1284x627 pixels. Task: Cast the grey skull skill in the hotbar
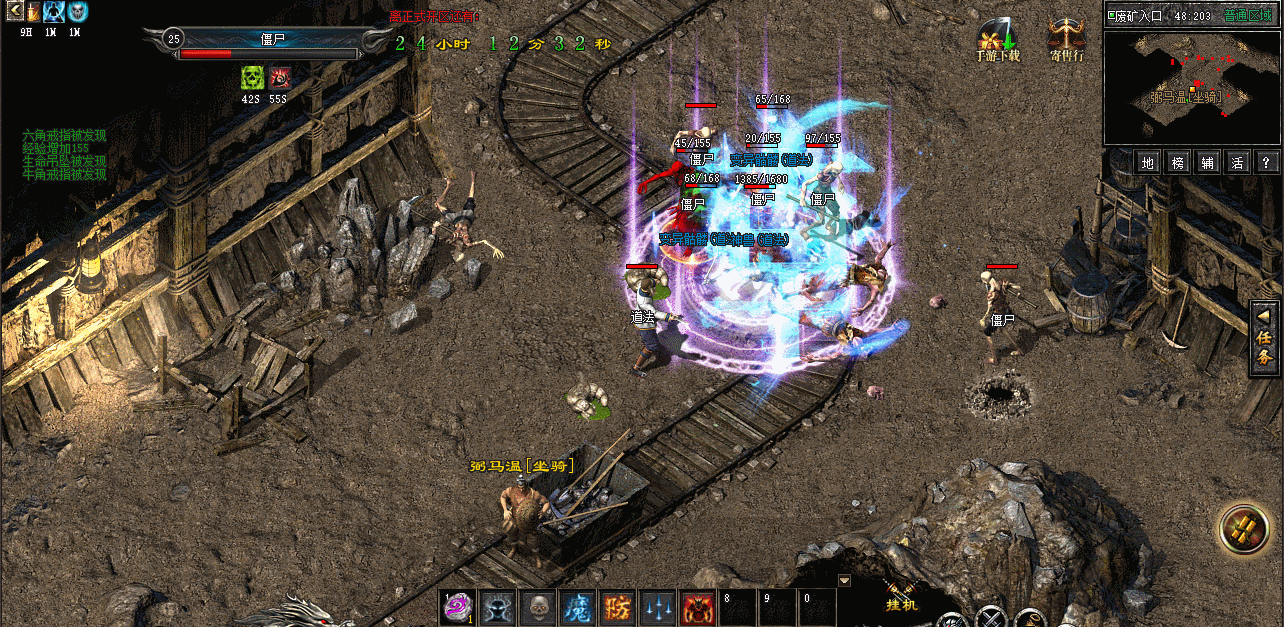(537, 607)
